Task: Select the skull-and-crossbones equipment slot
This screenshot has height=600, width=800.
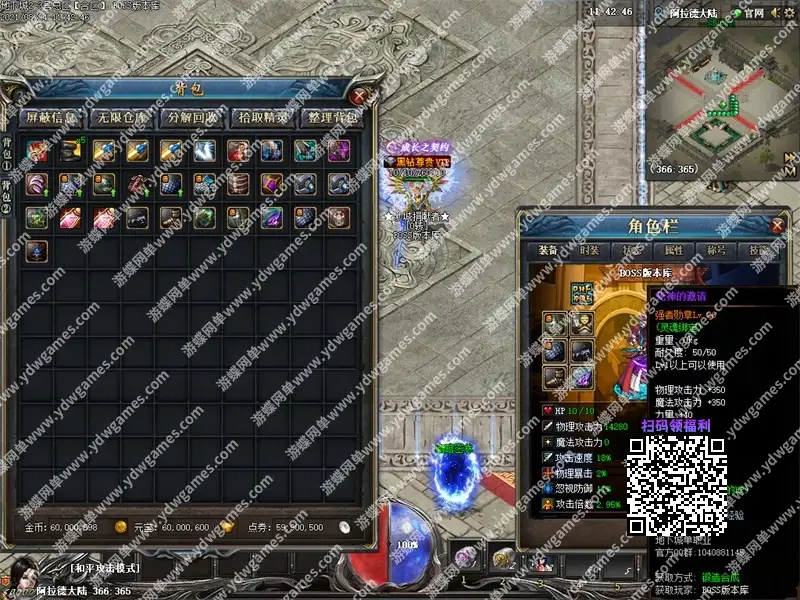Action: pyautogui.click(x=582, y=322)
